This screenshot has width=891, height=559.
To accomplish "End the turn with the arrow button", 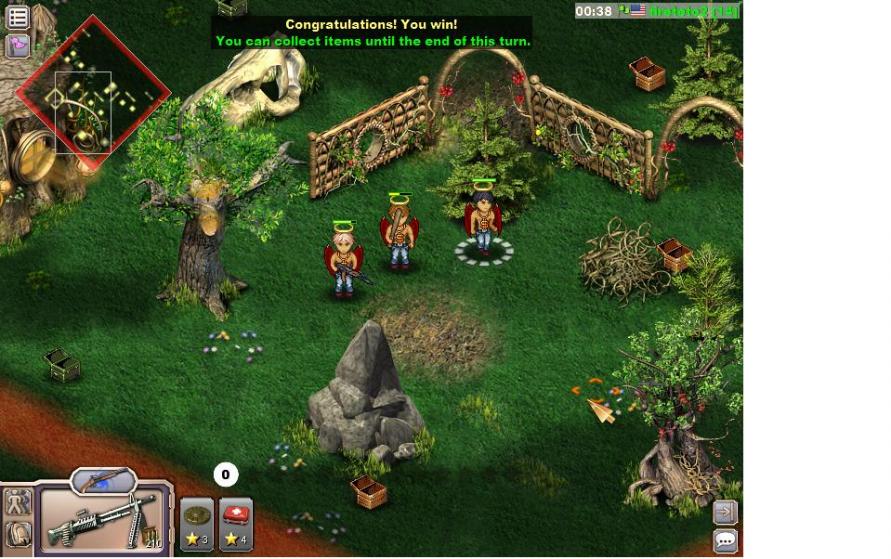I will (x=725, y=512).
